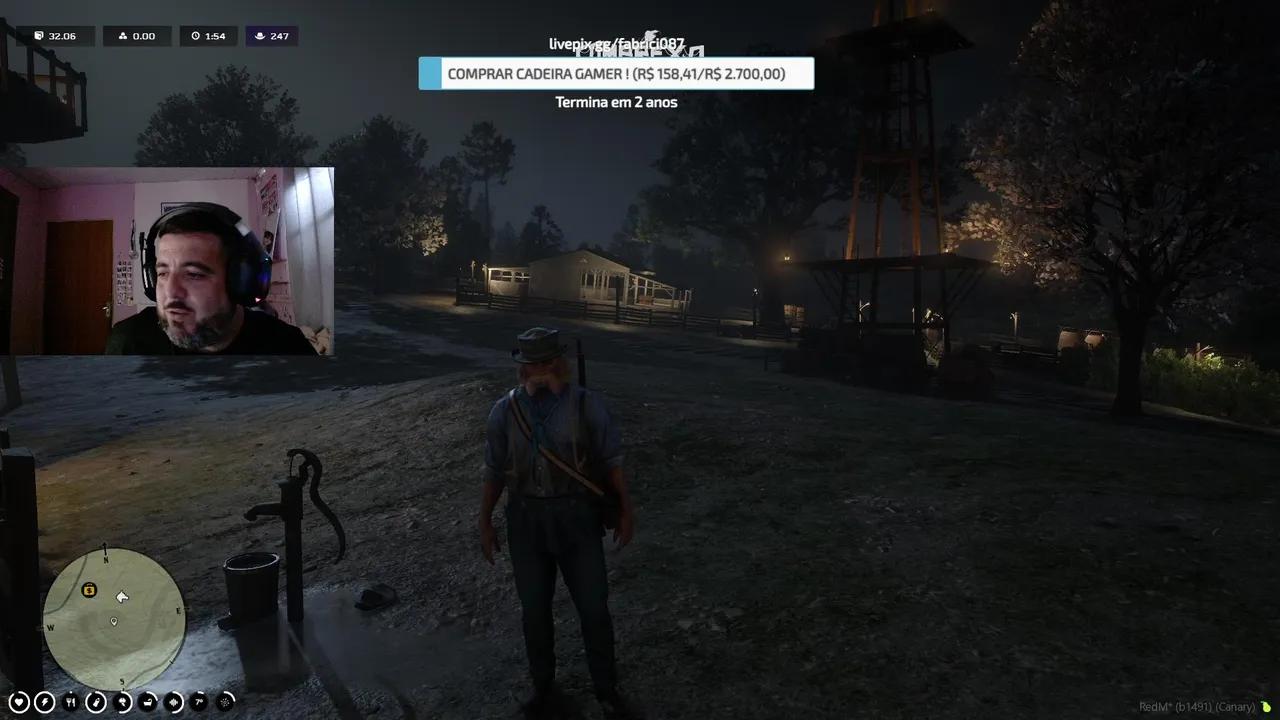Click the yellow marker on the minimap
1280x720 pixels.
tap(88, 592)
